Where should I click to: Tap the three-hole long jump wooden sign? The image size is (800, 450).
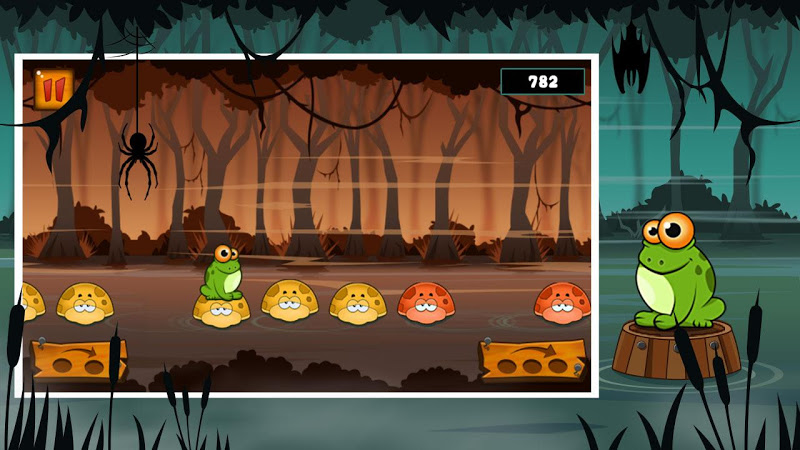tap(531, 360)
